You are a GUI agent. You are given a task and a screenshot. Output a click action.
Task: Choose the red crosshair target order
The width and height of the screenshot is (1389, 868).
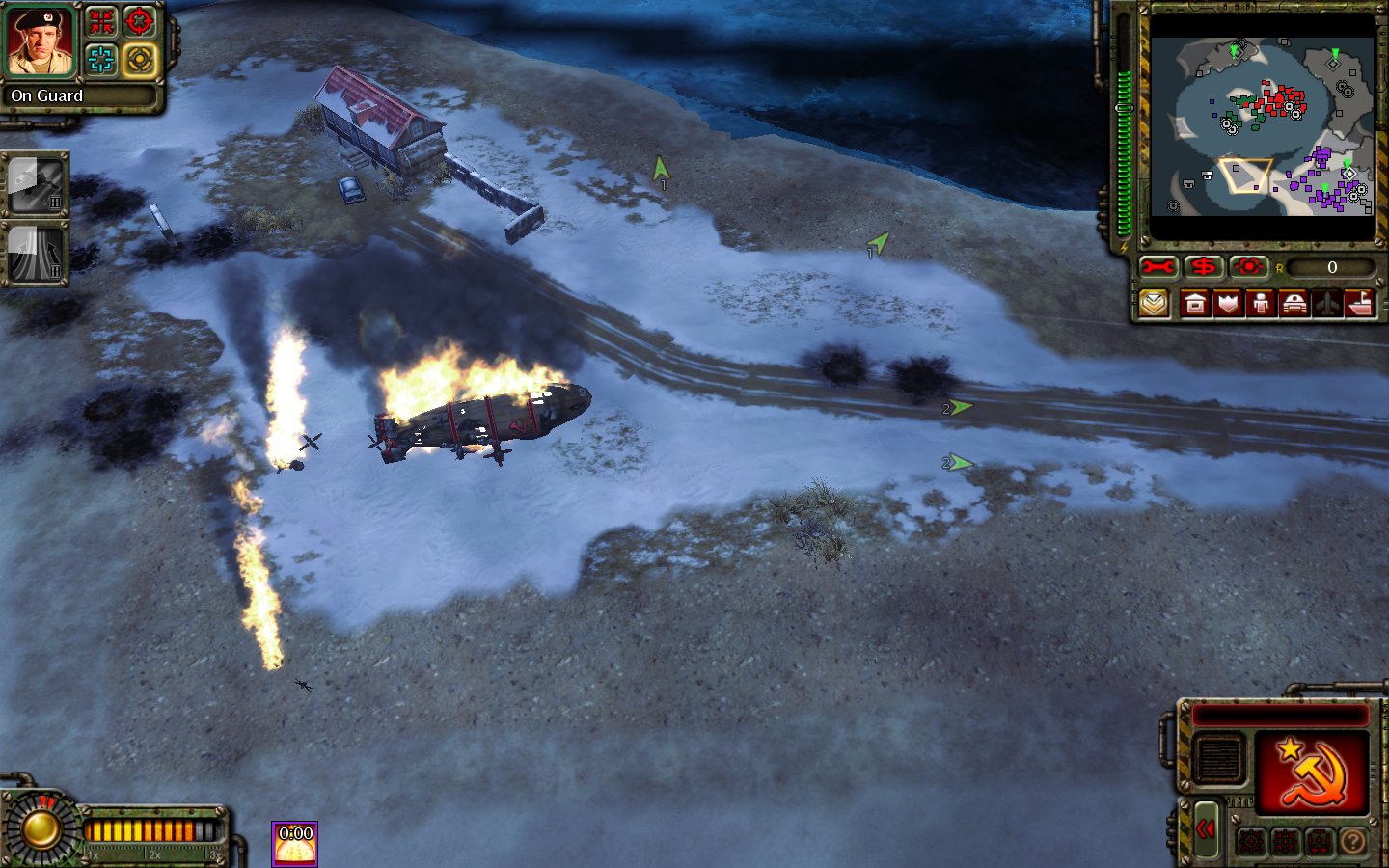pos(140,21)
